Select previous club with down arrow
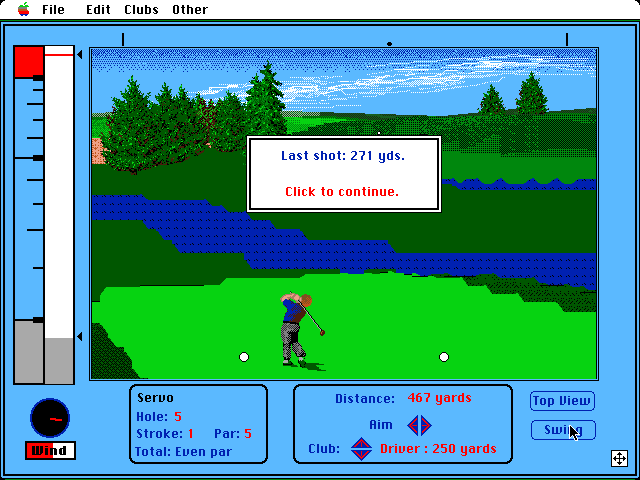Viewport: 640px width, 480px height. pos(361,455)
